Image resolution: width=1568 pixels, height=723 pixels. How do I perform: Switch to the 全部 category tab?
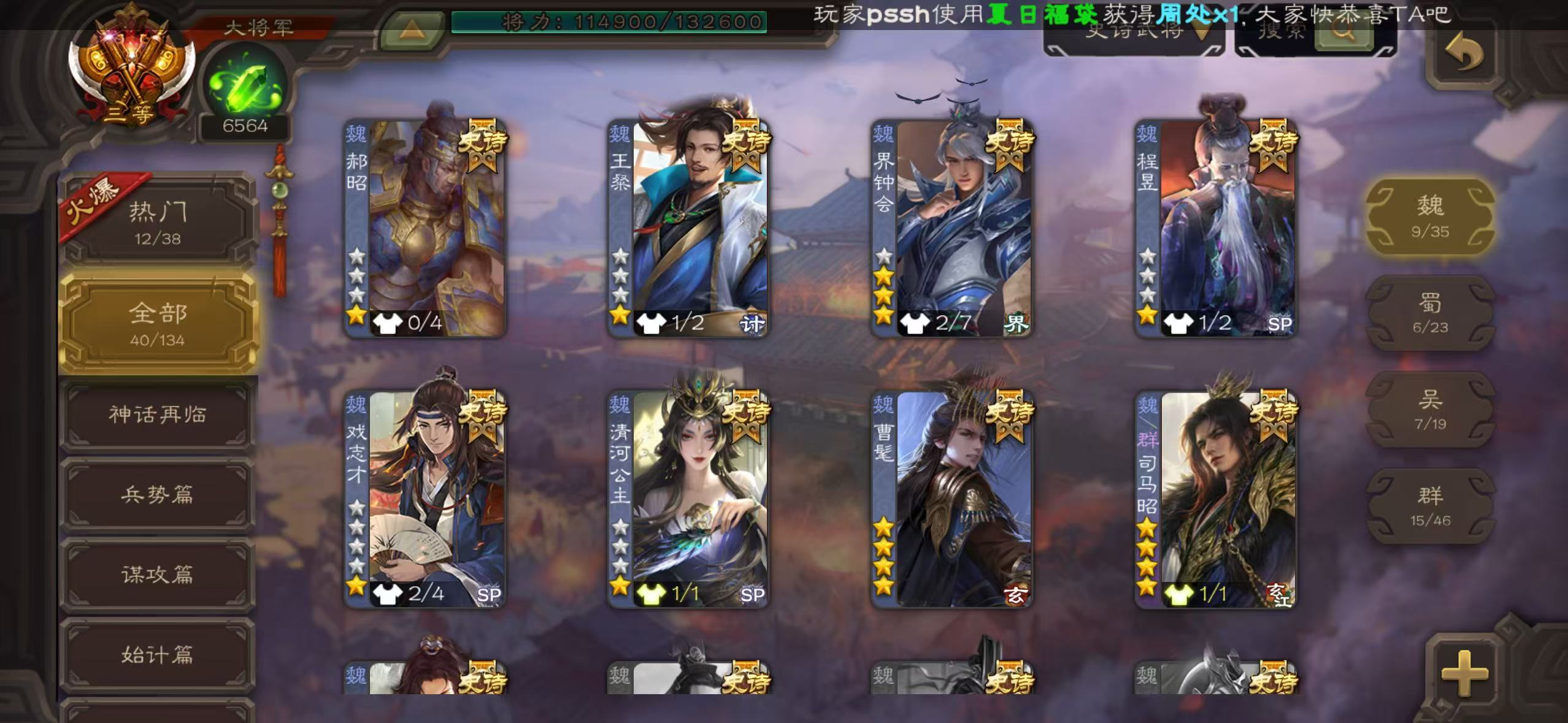click(x=158, y=323)
